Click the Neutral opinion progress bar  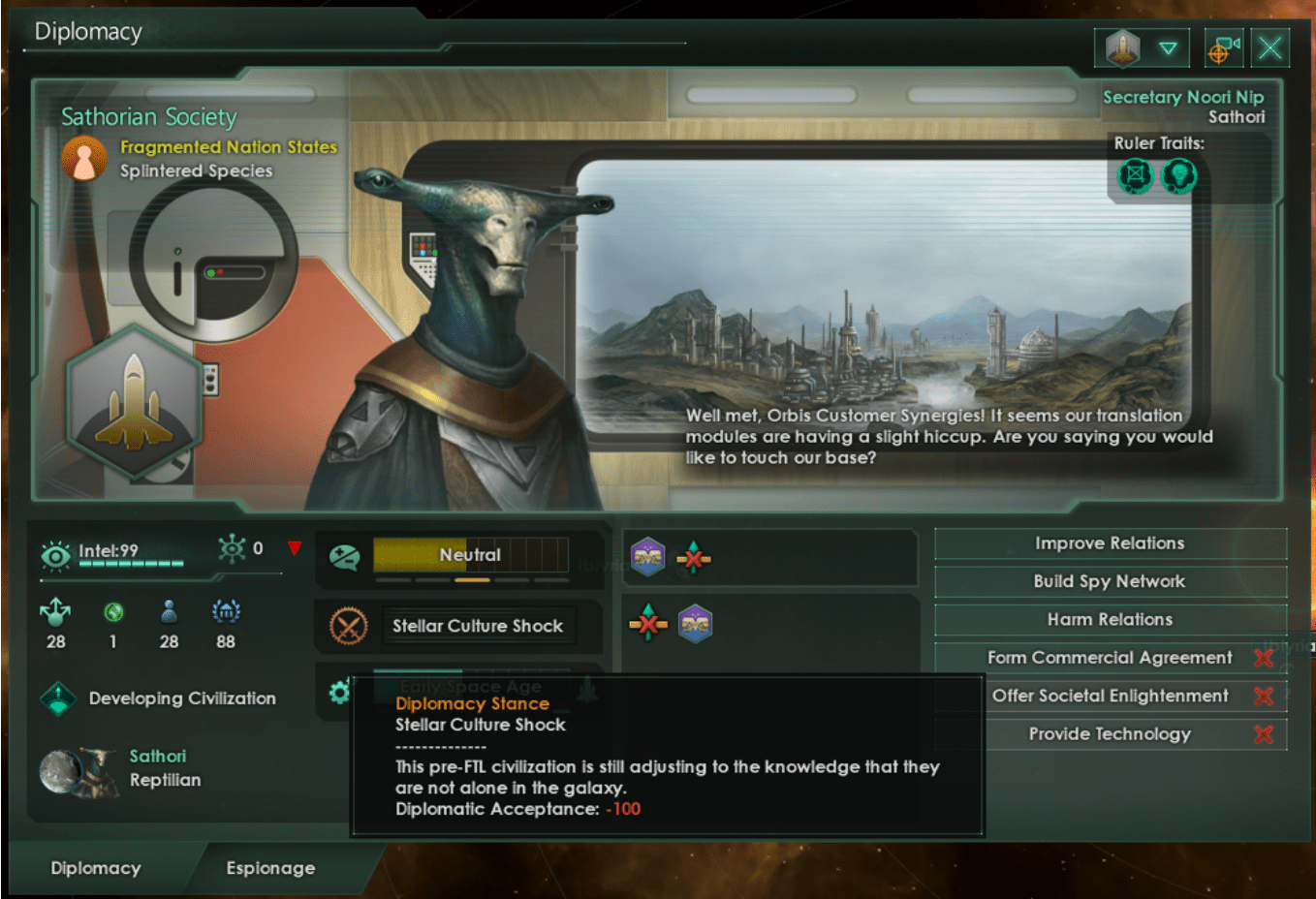472,555
